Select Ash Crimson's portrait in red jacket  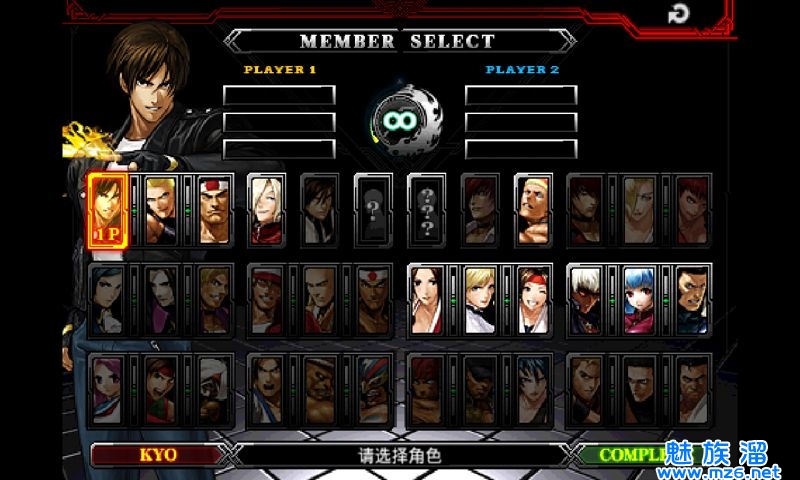[266, 210]
